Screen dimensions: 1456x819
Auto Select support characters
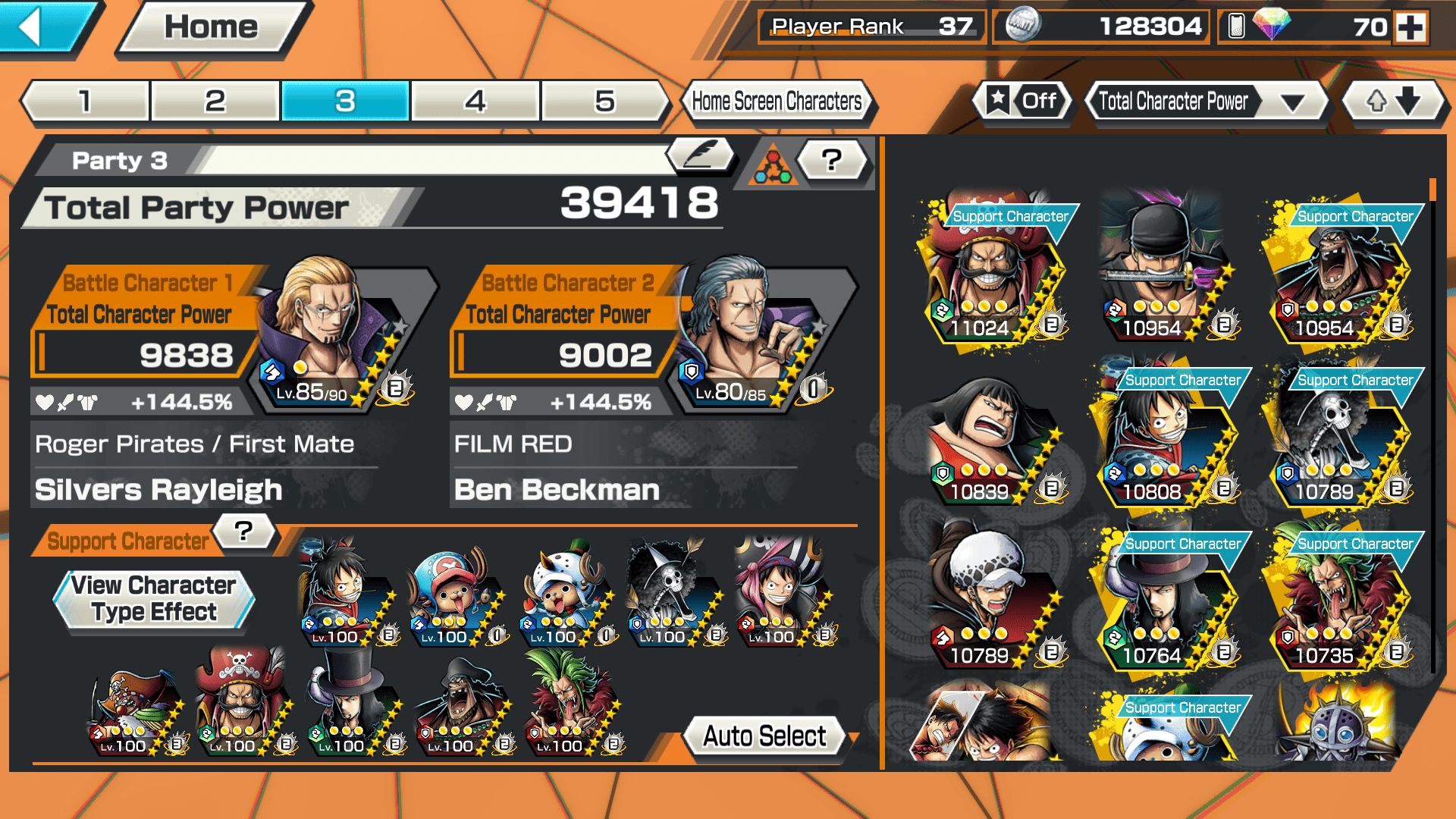pyautogui.click(x=764, y=736)
